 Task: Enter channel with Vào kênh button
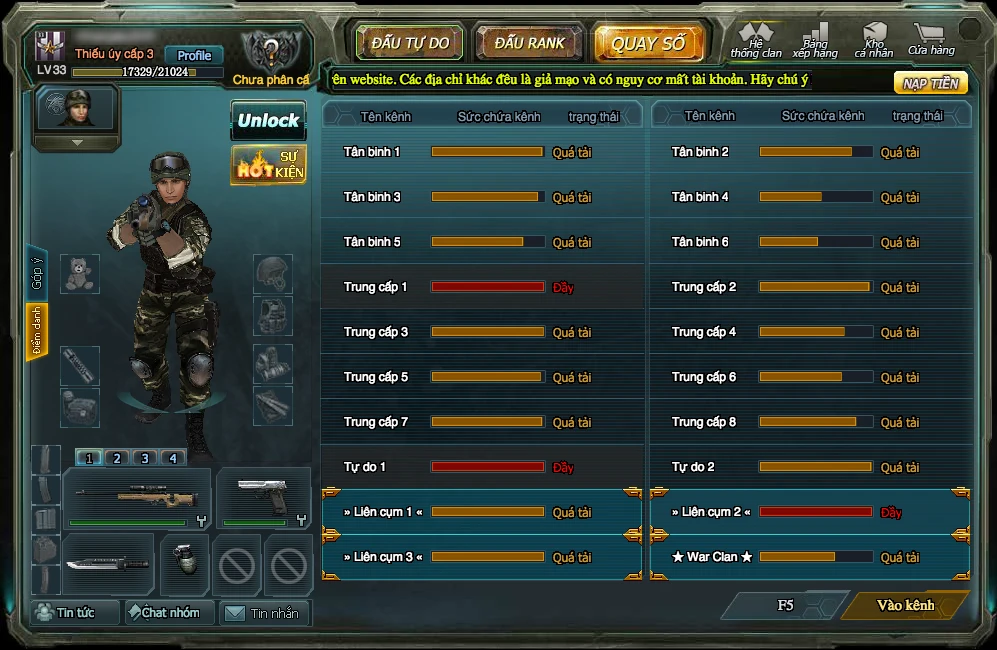pyautogui.click(x=905, y=605)
